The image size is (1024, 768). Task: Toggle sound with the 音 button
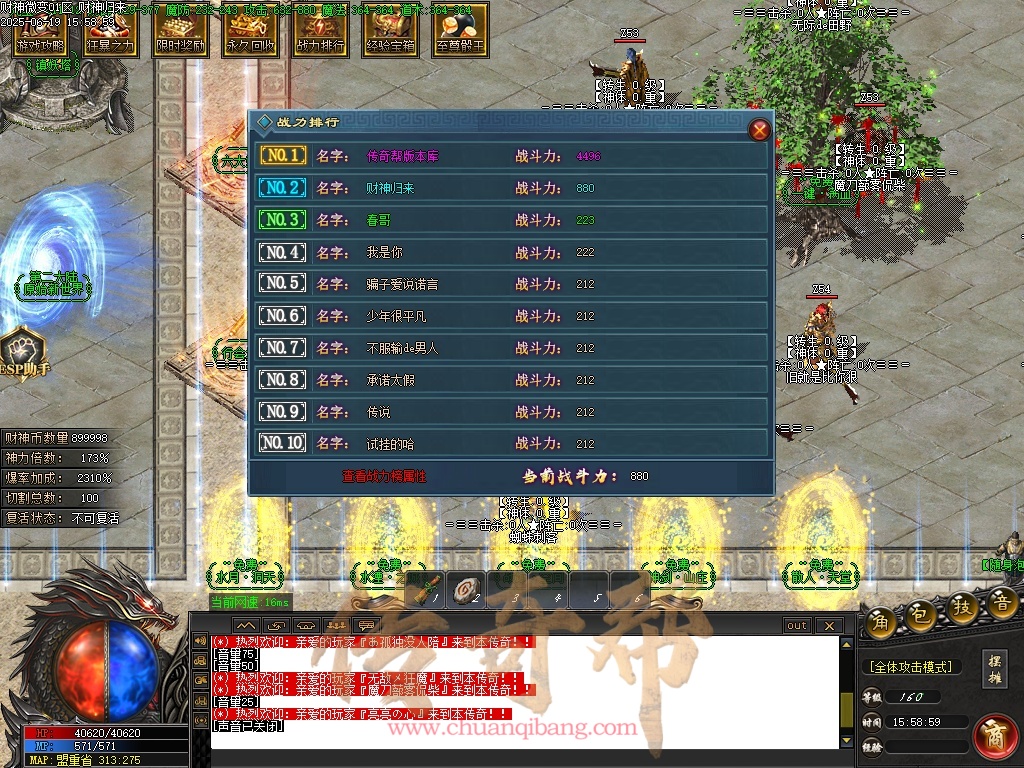tap(1003, 602)
